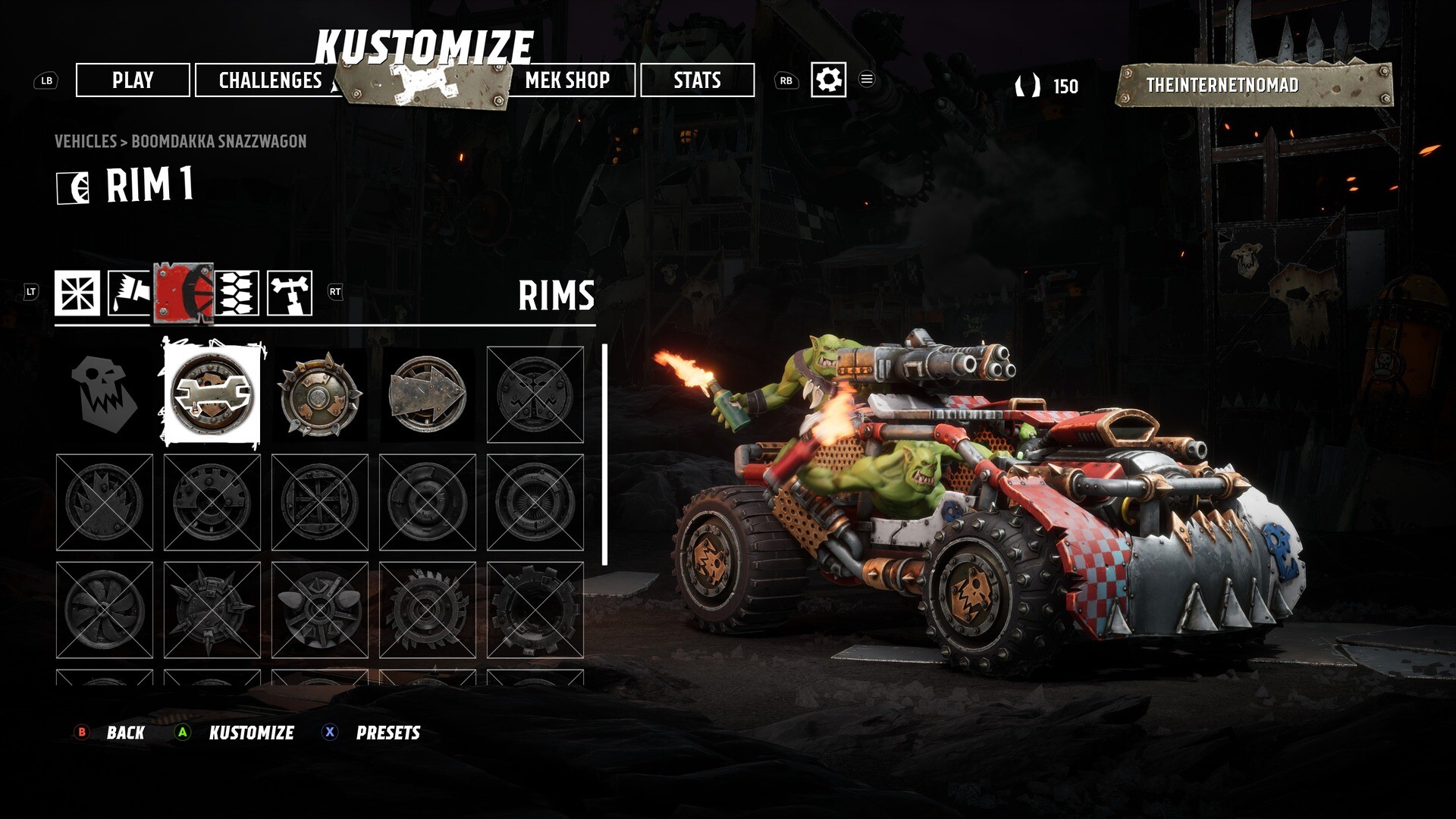Screen dimensions: 1456x819
Task: Switch to the PLAY tab
Action: 133,81
